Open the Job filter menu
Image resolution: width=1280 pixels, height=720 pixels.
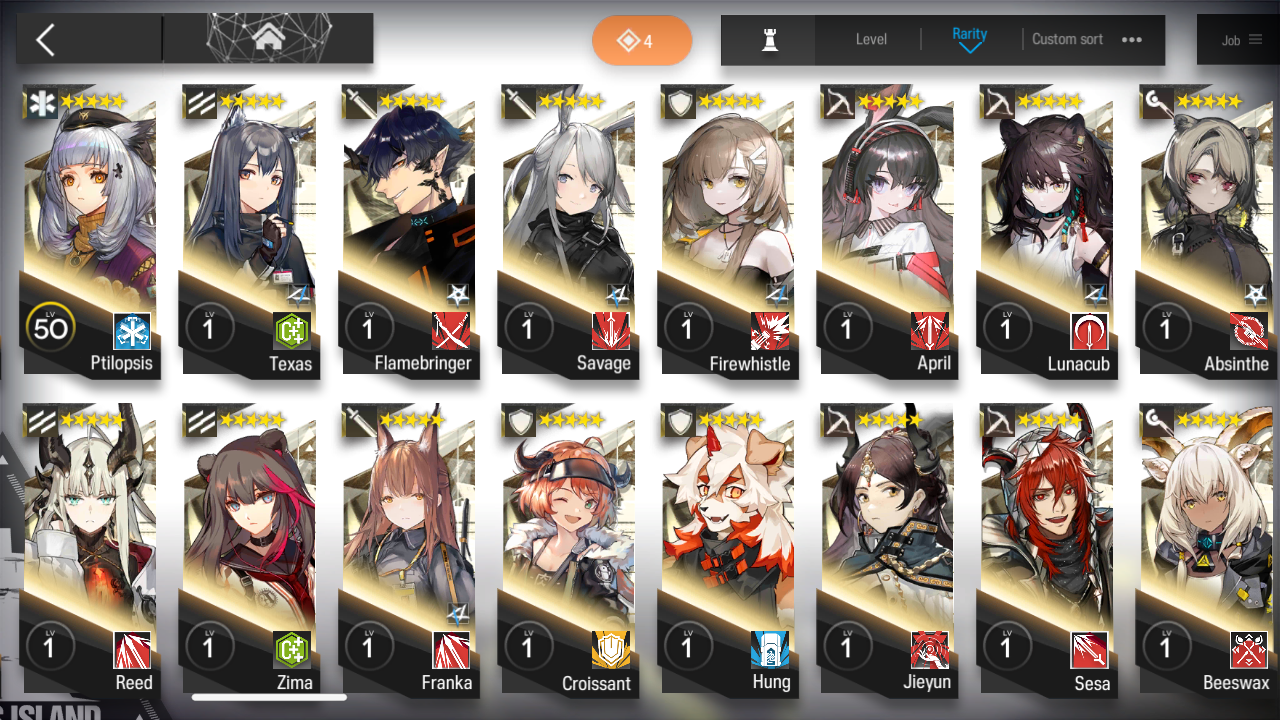[1238, 40]
